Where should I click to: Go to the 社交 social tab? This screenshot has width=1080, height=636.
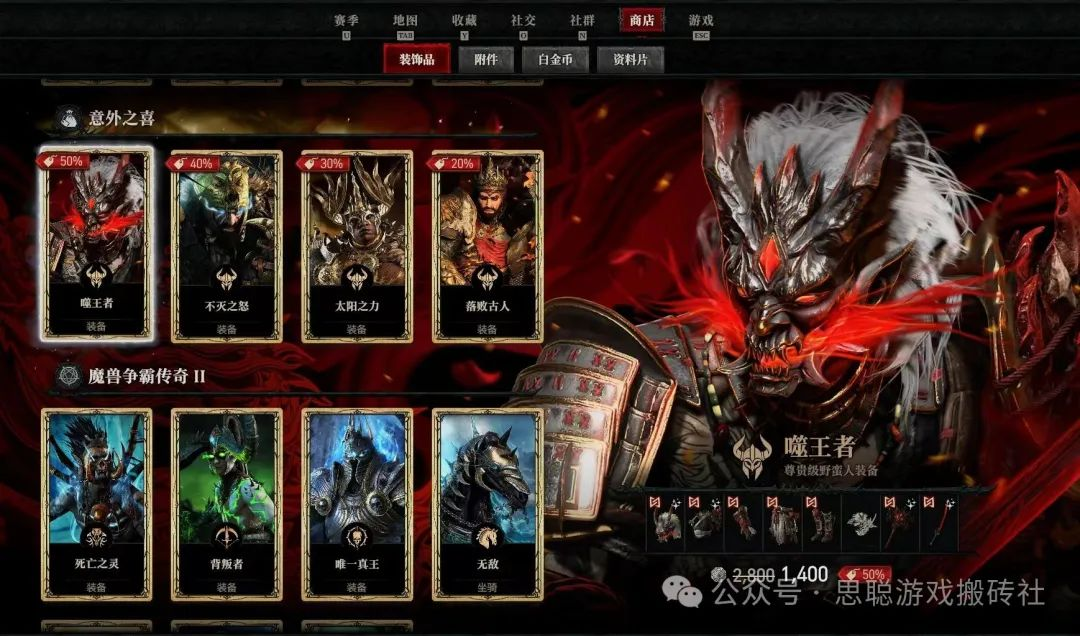click(523, 20)
